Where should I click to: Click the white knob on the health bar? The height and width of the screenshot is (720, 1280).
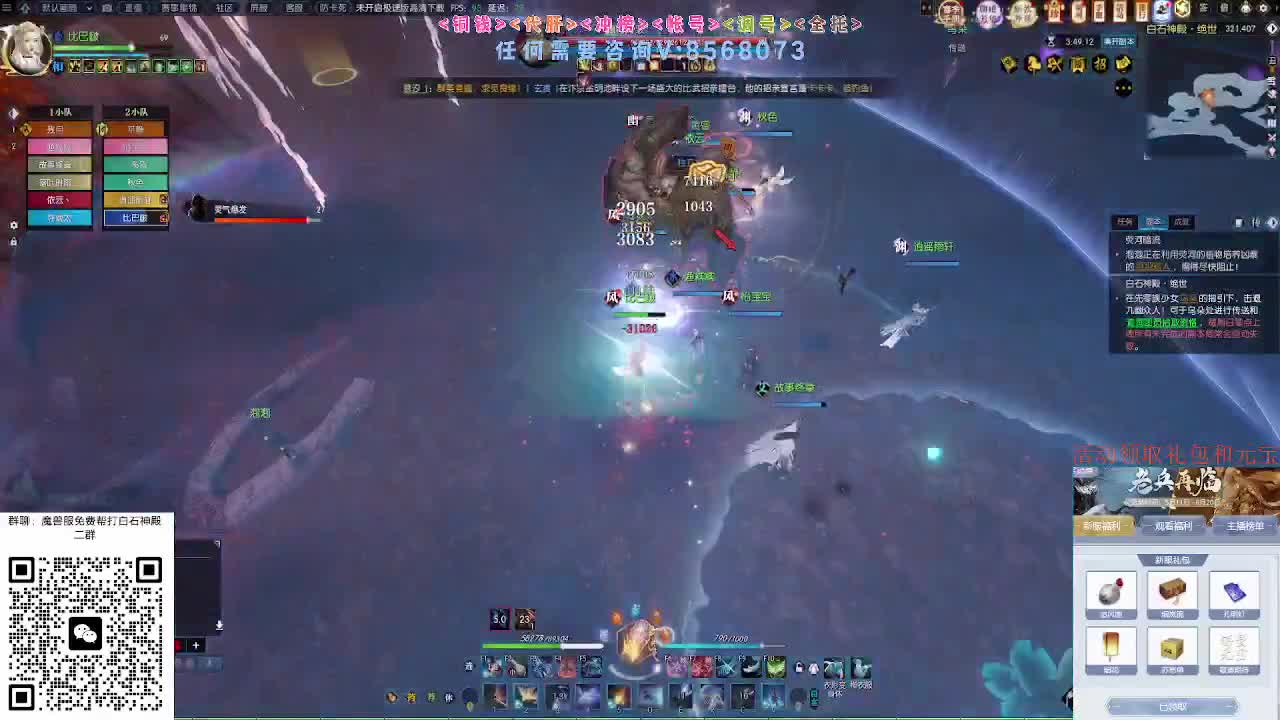click(x=562, y=645)
